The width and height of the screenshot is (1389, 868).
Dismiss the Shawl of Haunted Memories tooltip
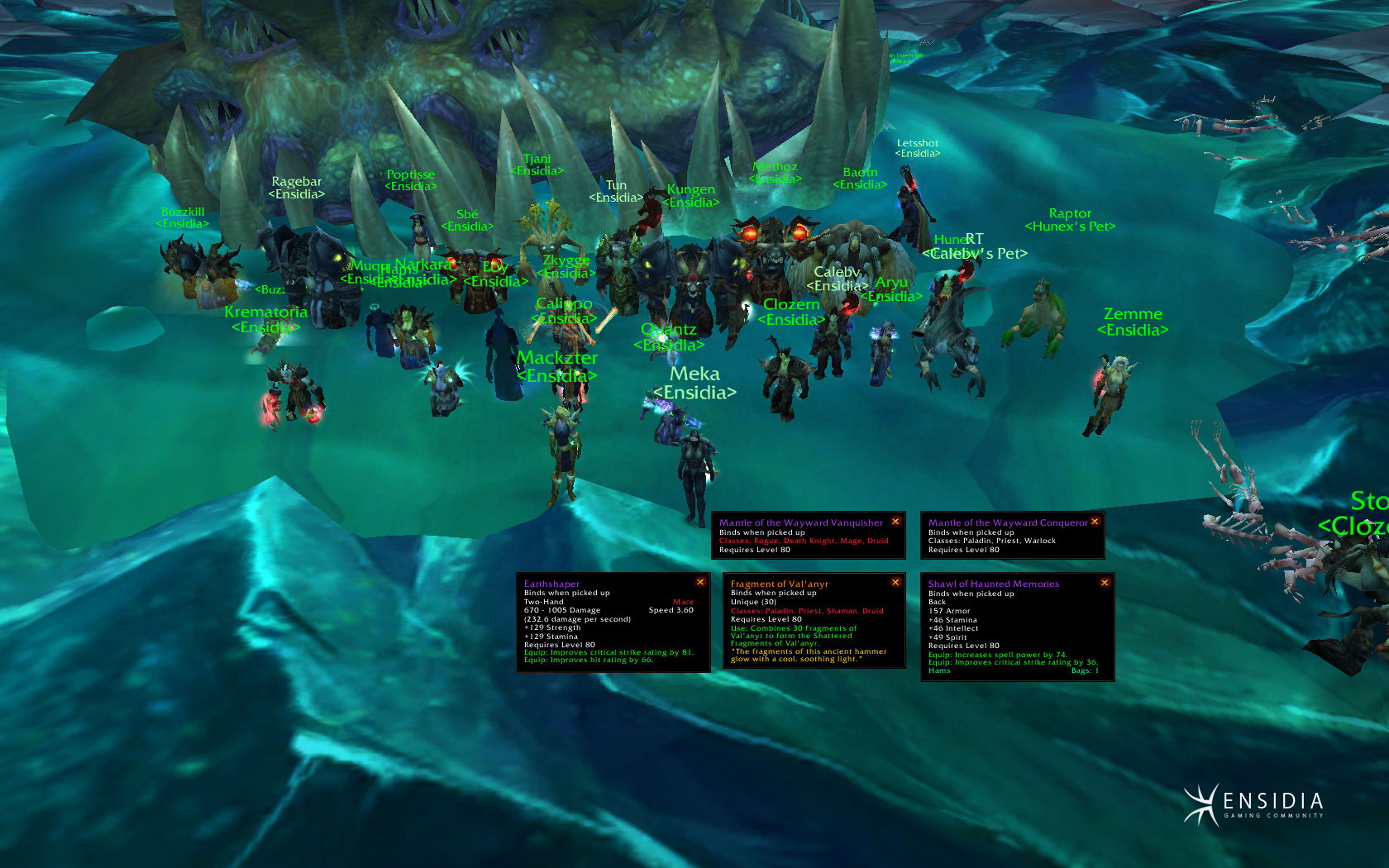[1105, 583]
